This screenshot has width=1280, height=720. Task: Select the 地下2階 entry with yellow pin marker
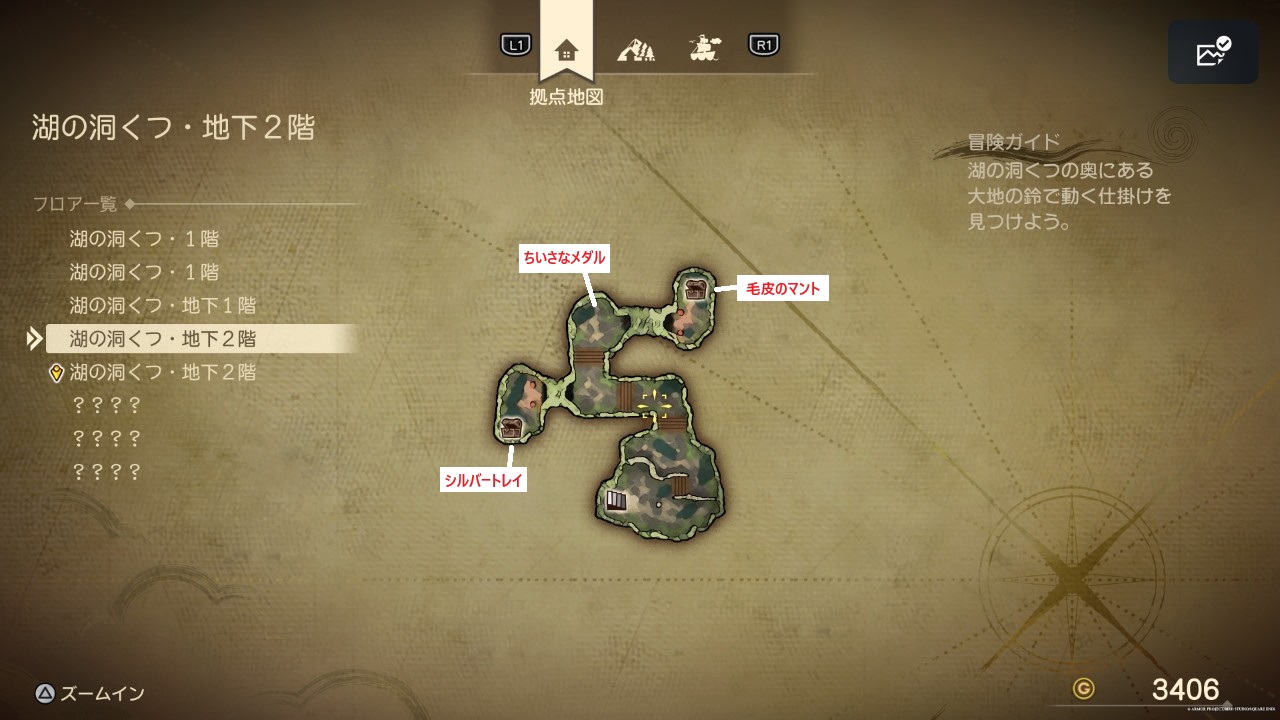pos(163,372)
